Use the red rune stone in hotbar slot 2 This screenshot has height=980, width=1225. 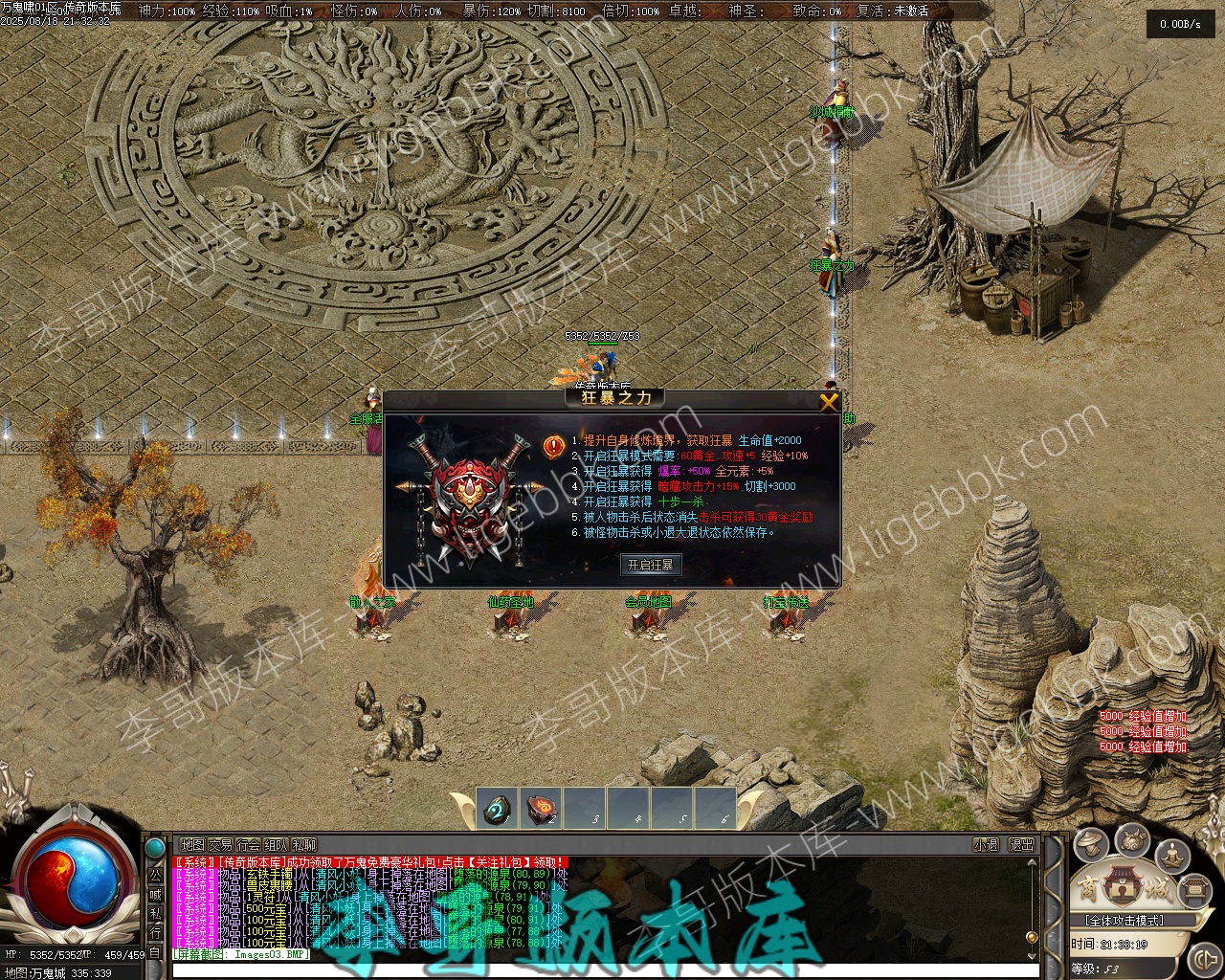[x=543, y=809]
